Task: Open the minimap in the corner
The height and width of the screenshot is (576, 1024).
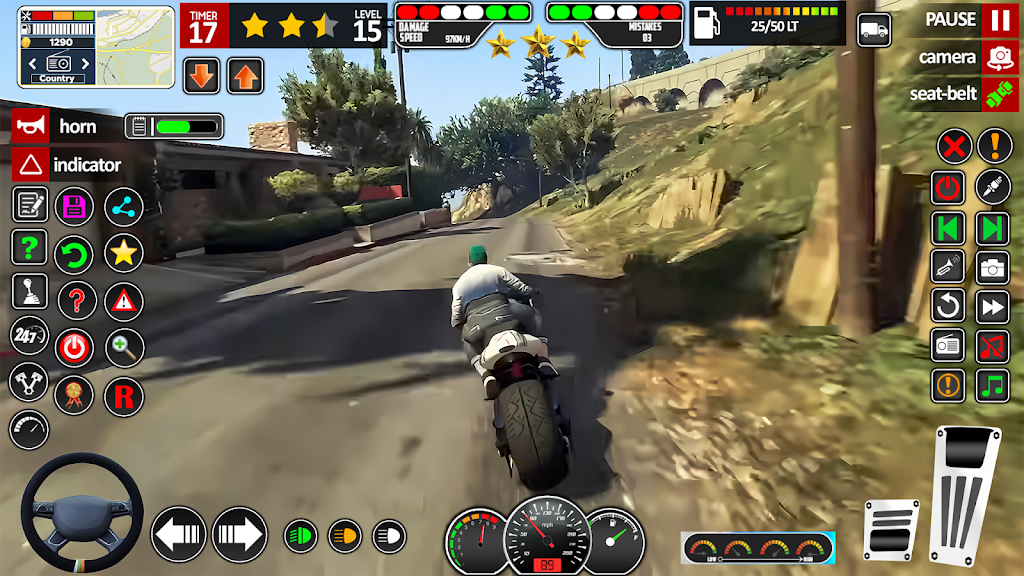Action: coord(57,47)
